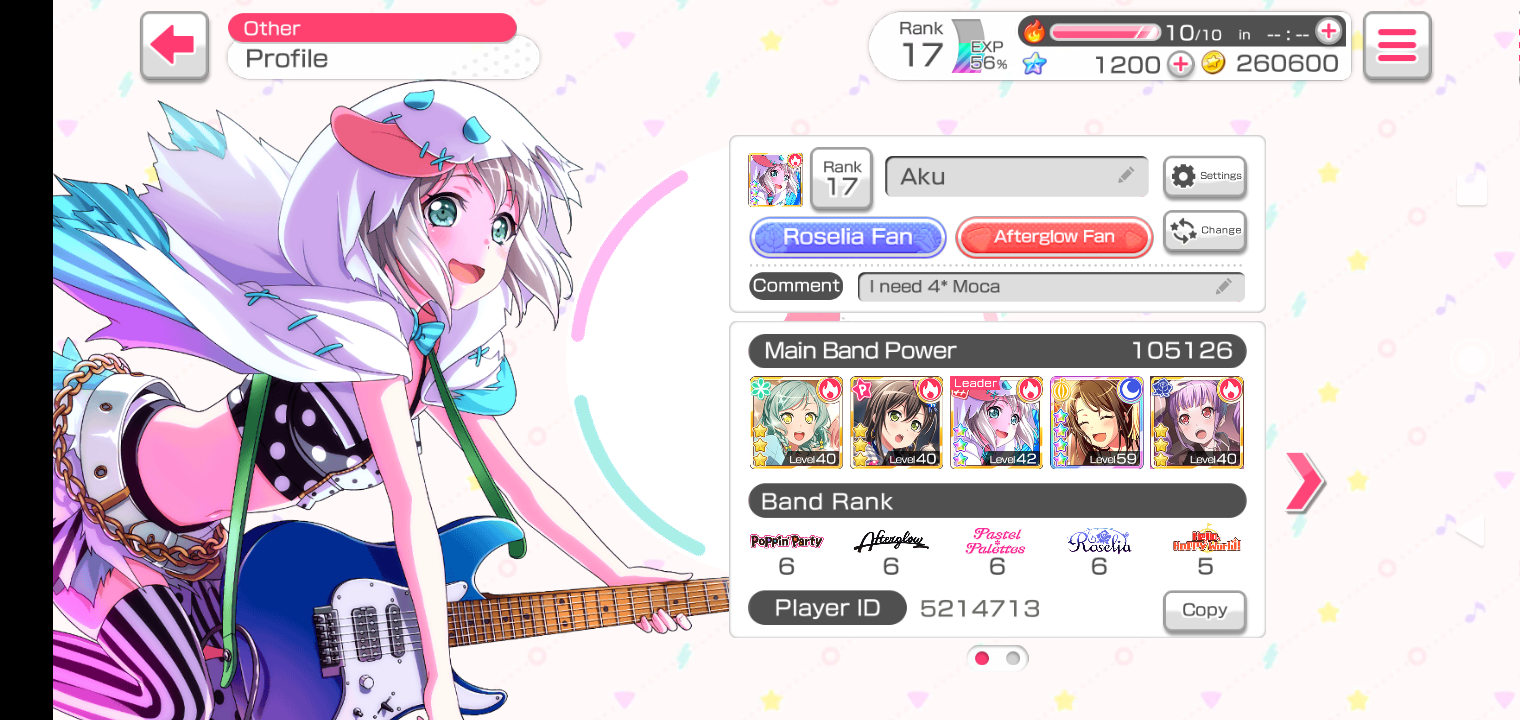Viewport: 1520px width, 720px height.
Task: Open the hamburger menu button
Action: pyautogui.click(x=1396, y=46)
